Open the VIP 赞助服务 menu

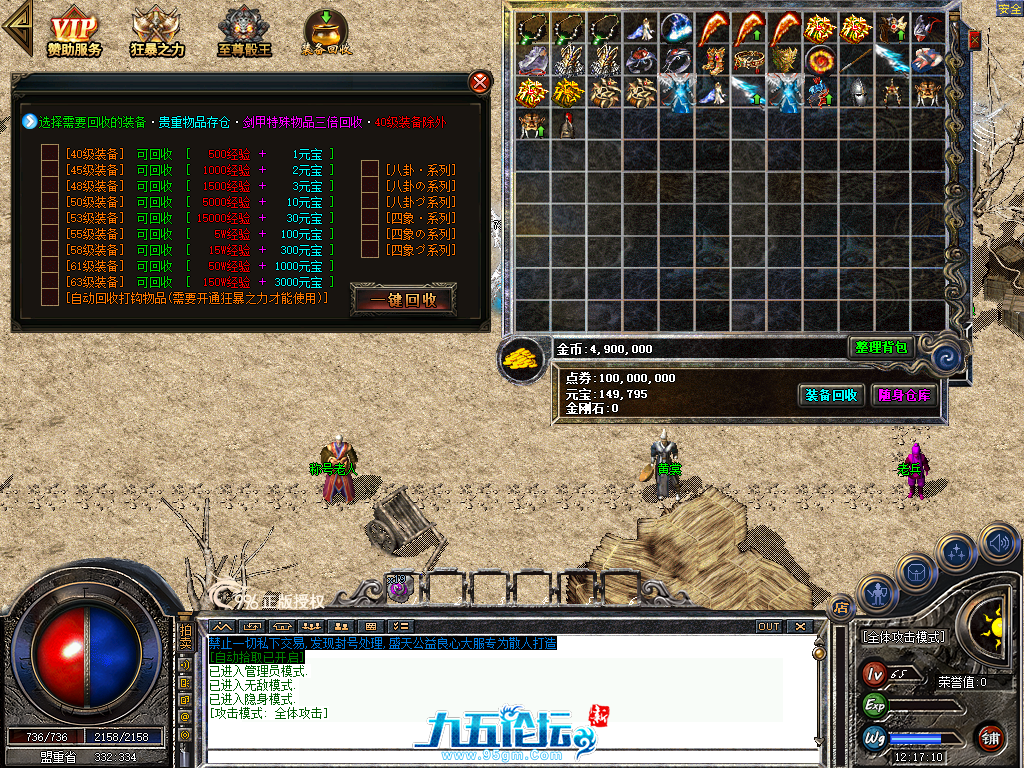(74, 32)
